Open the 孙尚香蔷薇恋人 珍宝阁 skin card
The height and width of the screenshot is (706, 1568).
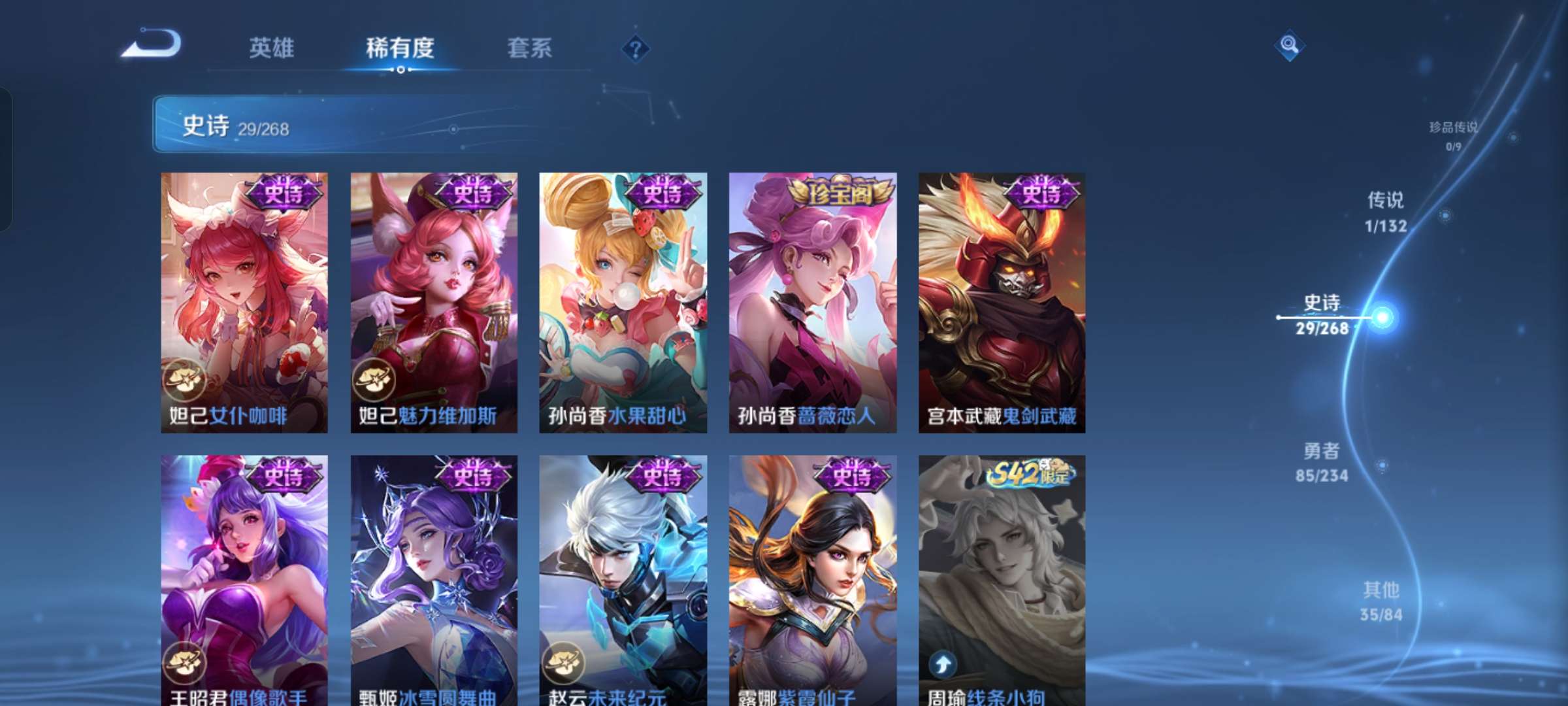pyautogui.click(x=811, y=301)
